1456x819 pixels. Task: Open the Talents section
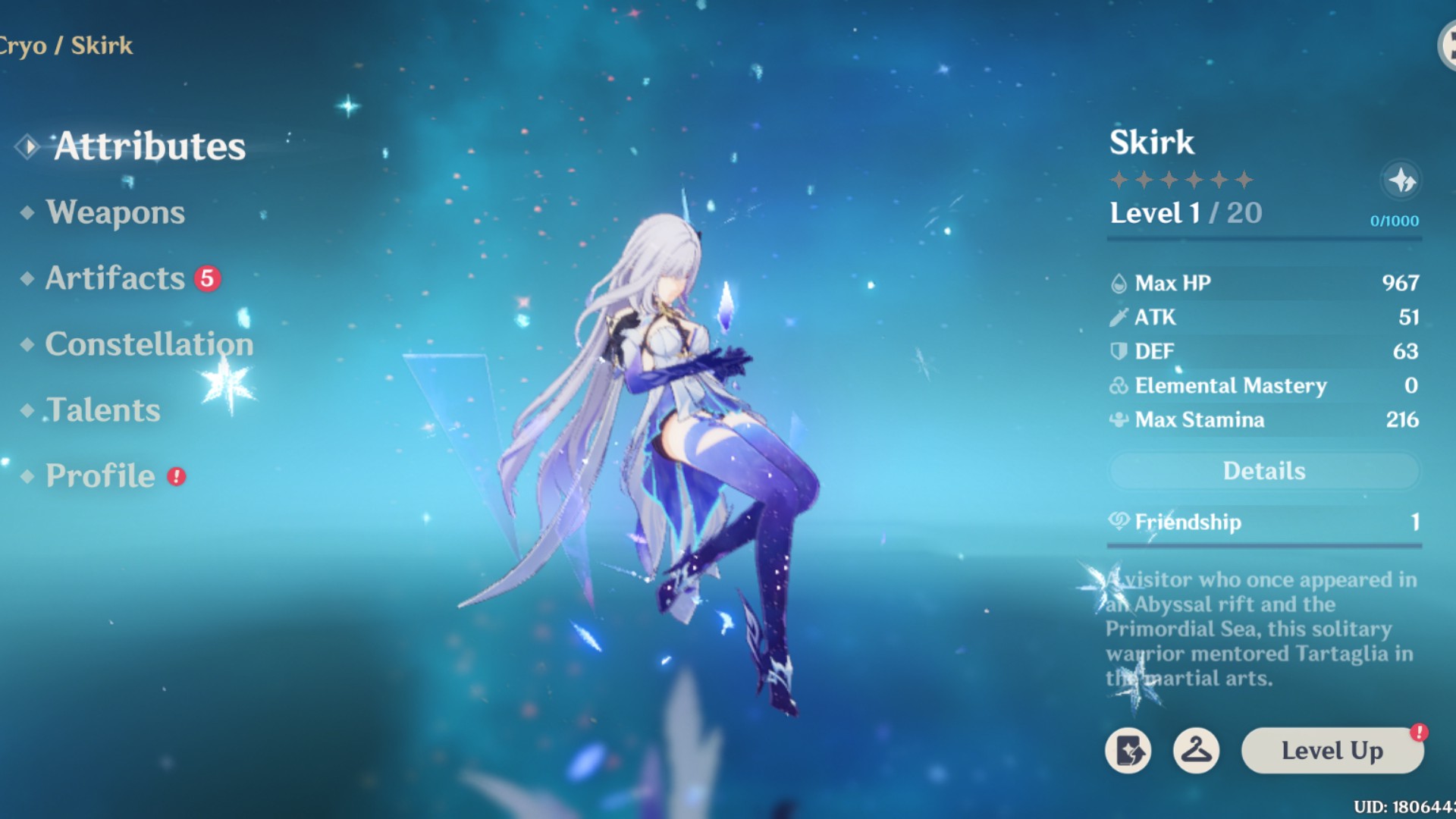pos(102,409)
